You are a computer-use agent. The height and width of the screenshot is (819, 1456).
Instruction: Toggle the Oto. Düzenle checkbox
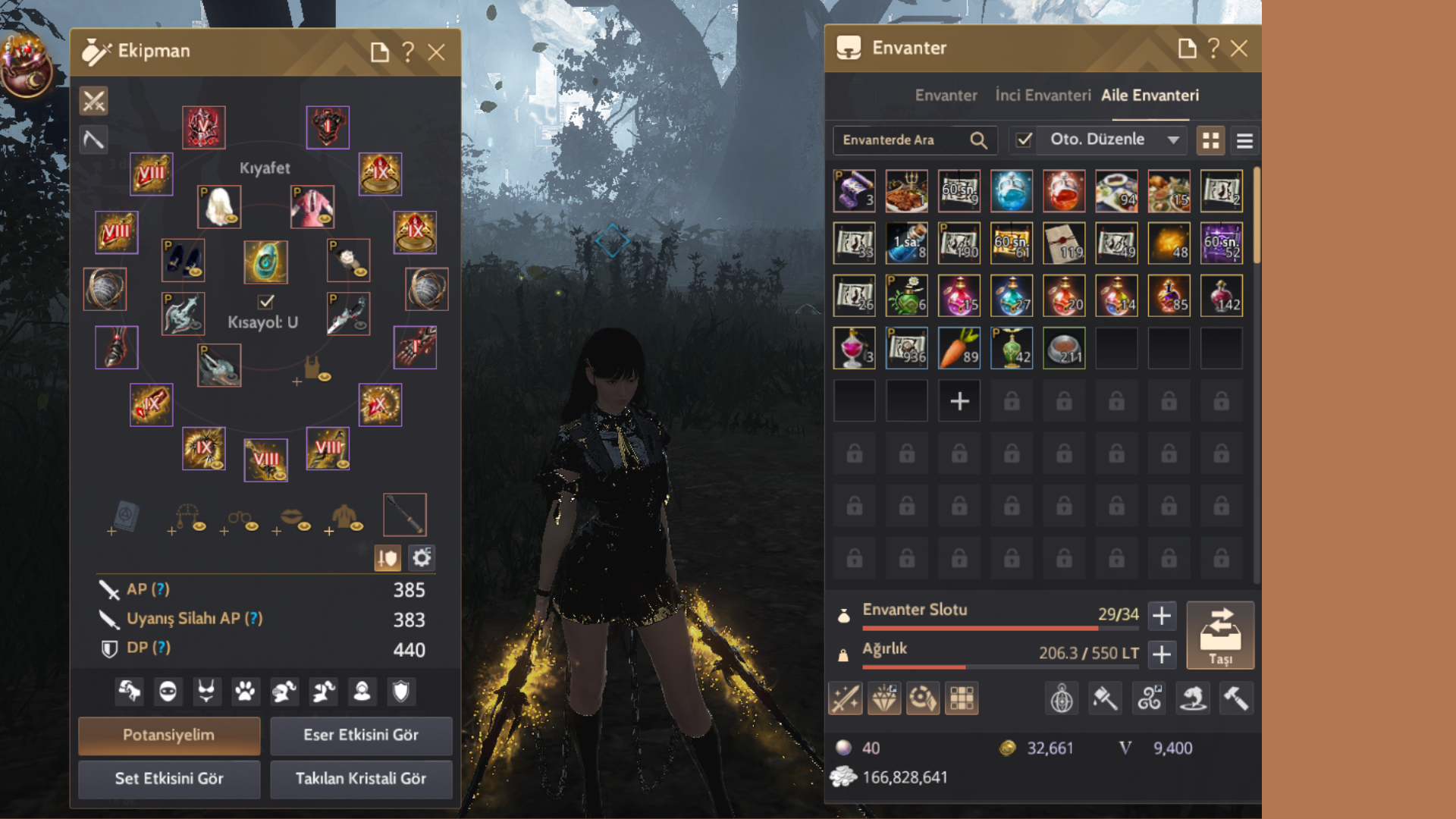[1024, 140]
